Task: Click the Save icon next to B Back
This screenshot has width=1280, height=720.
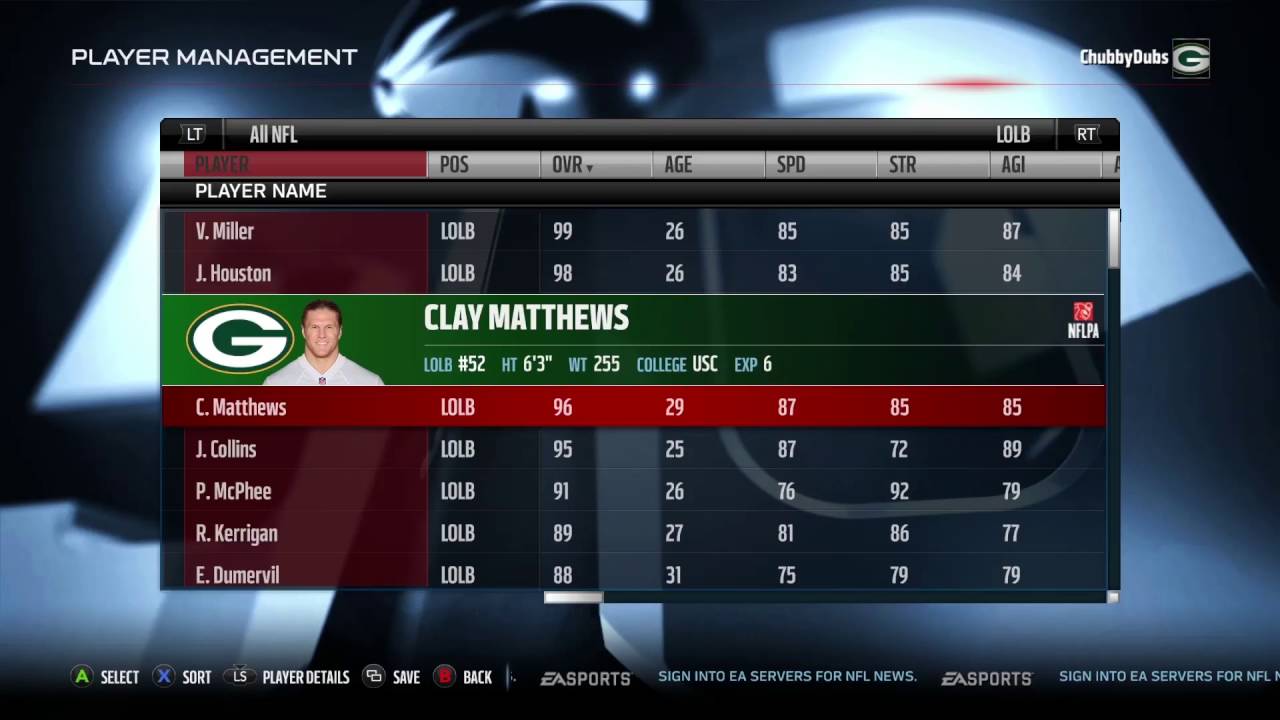Action: pyautogui.click(x=375, y=677)
